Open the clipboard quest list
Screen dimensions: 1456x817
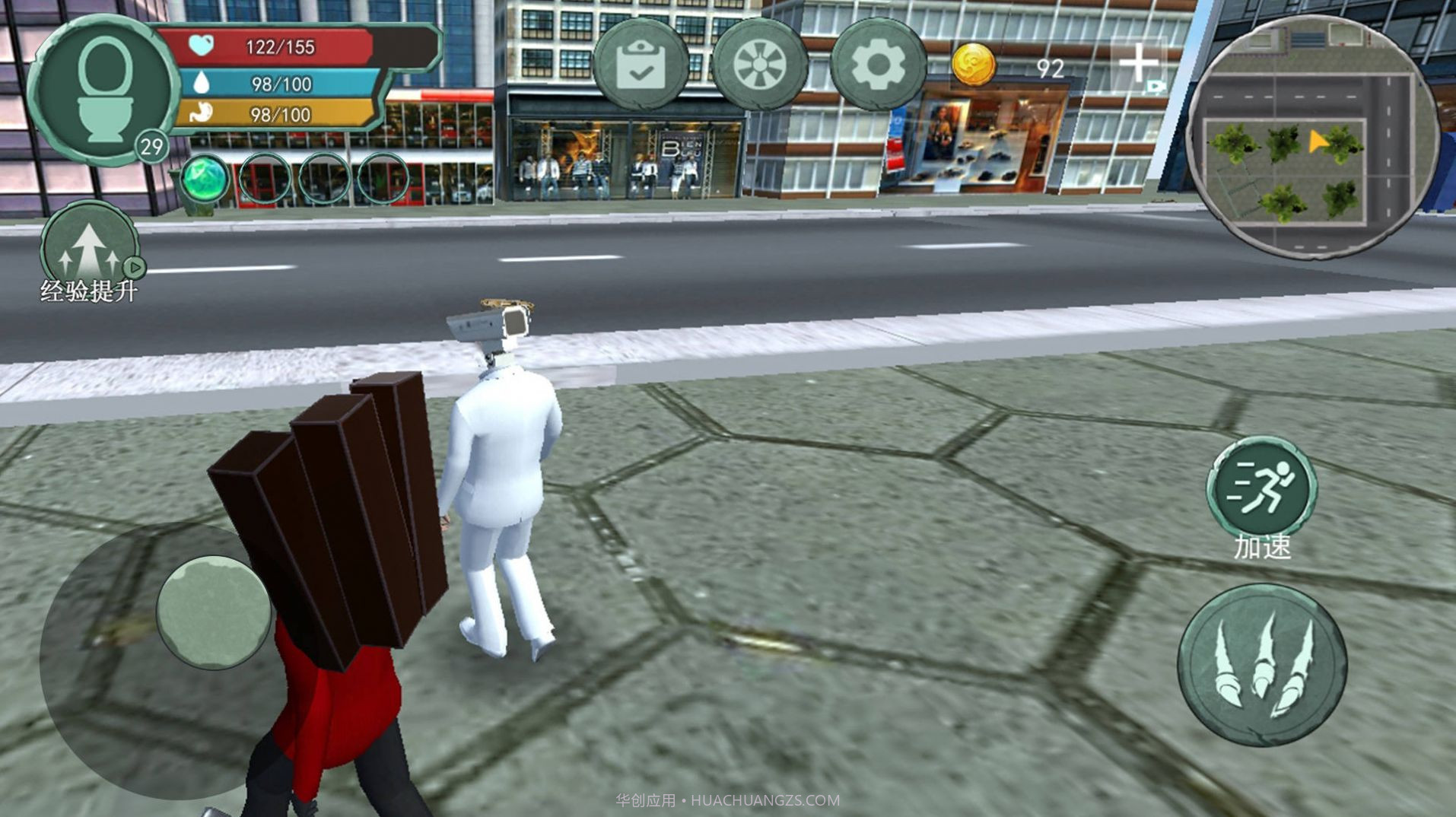click(641, 65)
